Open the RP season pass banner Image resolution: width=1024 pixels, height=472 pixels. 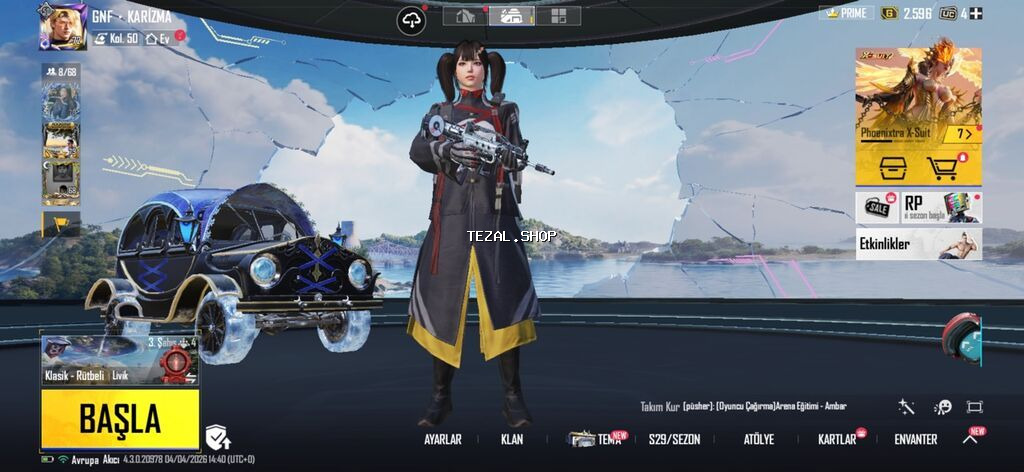click(x=941, y=207)
